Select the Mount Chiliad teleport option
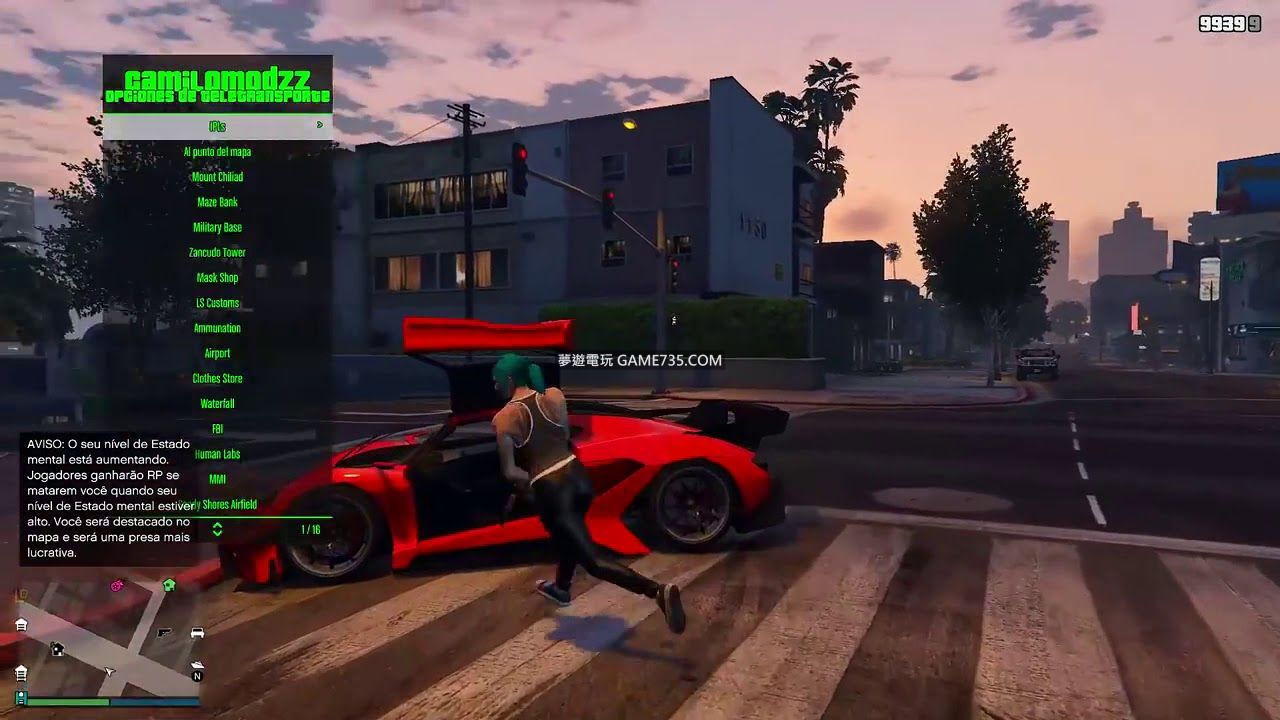The width and height of the screenshot is (1280, 720). tap(217, 176)
